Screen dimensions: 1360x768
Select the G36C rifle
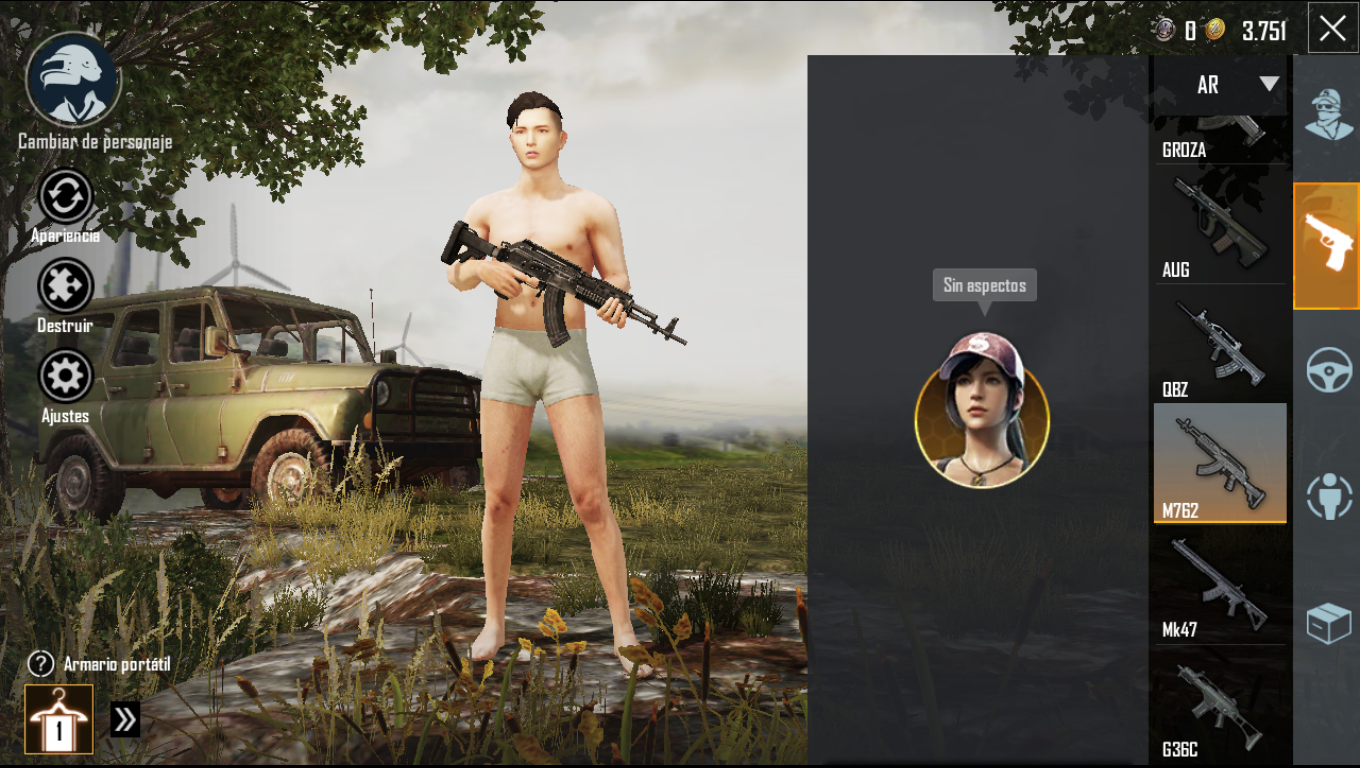tap(1220, 705)
